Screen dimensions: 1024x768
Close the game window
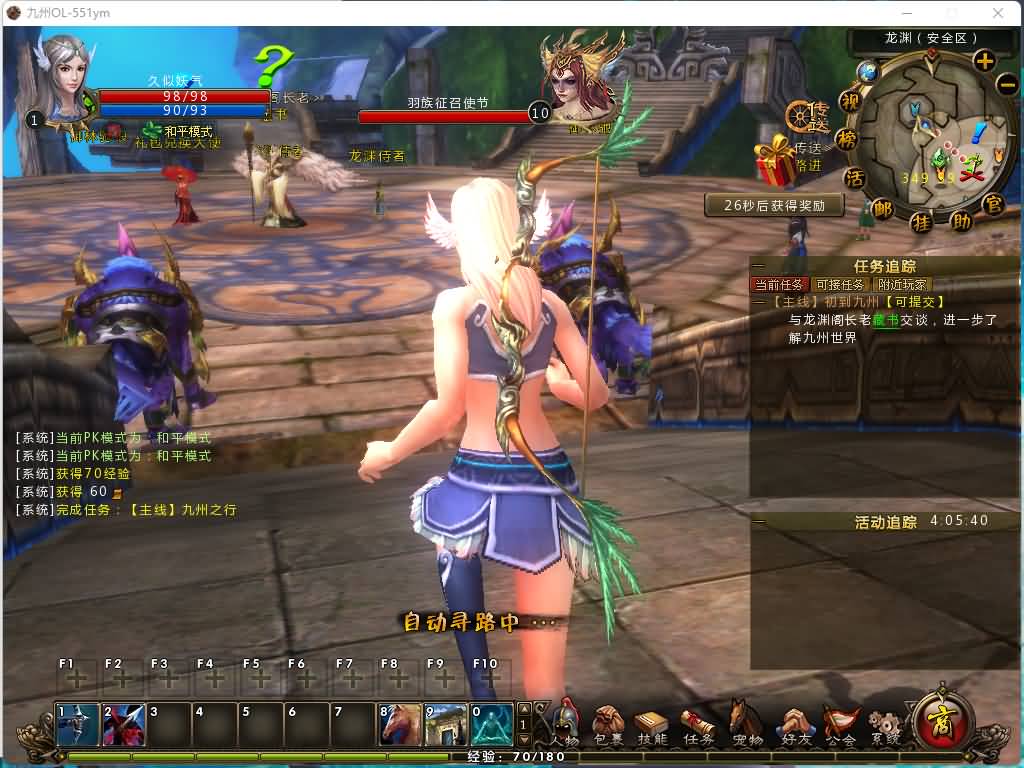coord(998,13)
